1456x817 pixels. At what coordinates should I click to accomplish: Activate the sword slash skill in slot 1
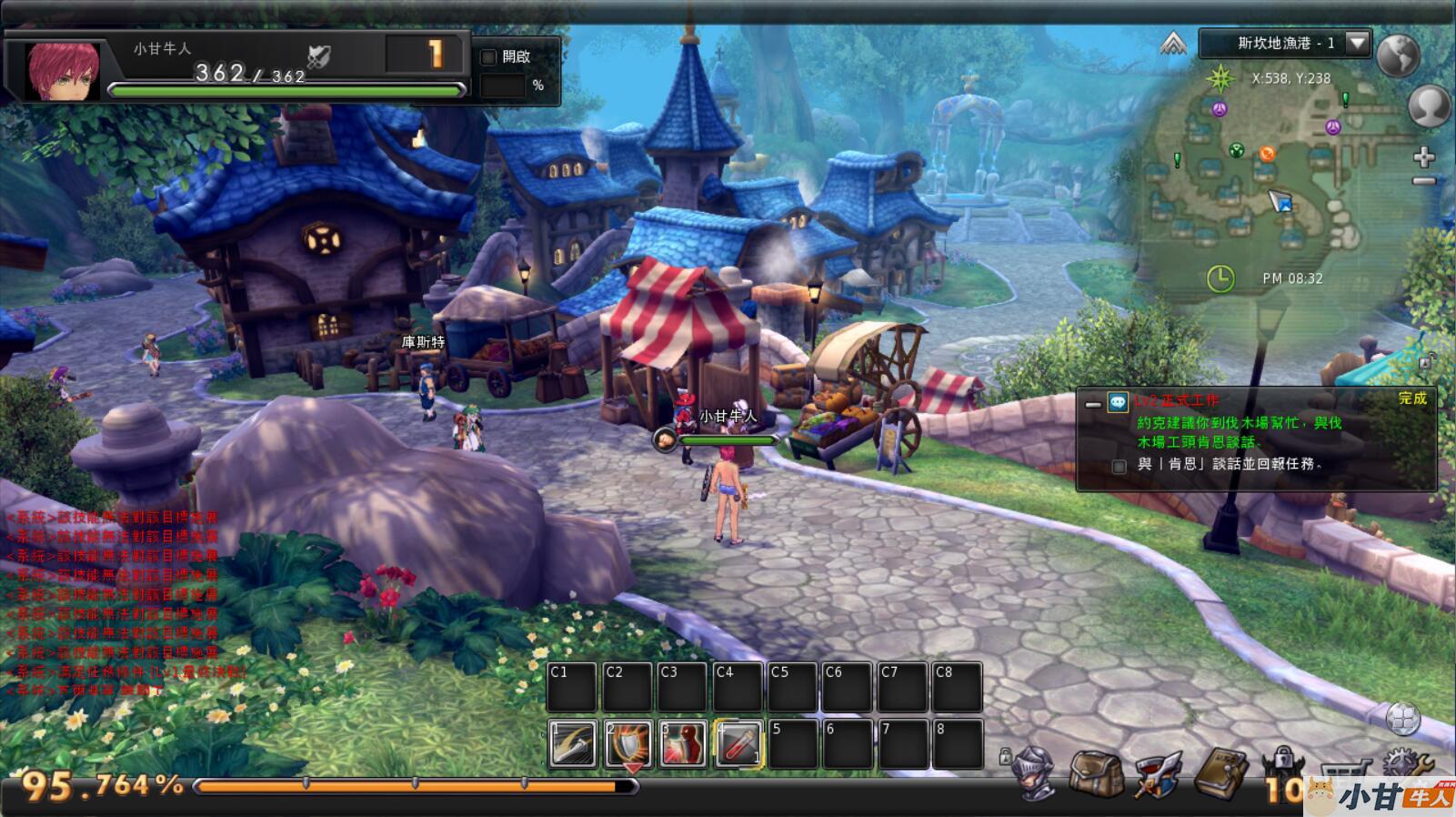(573, 743)
